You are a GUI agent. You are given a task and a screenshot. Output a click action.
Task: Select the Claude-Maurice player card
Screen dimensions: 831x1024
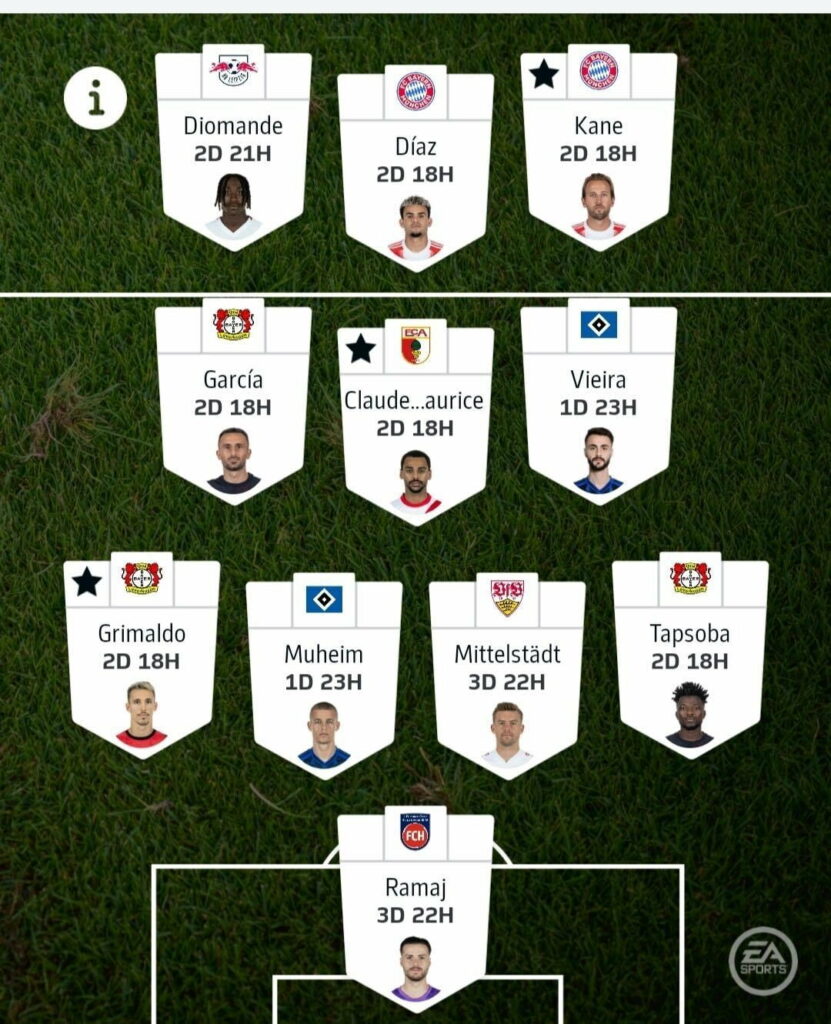coord(415,420)
